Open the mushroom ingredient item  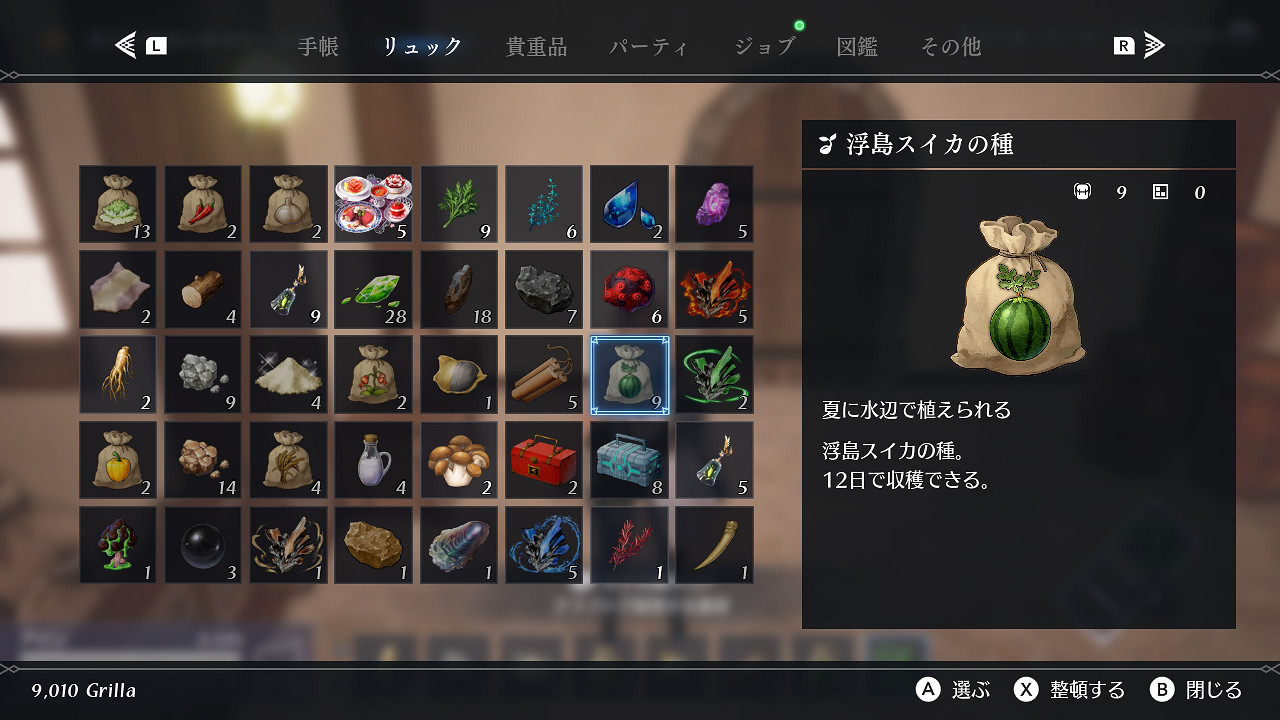point(458,460)
